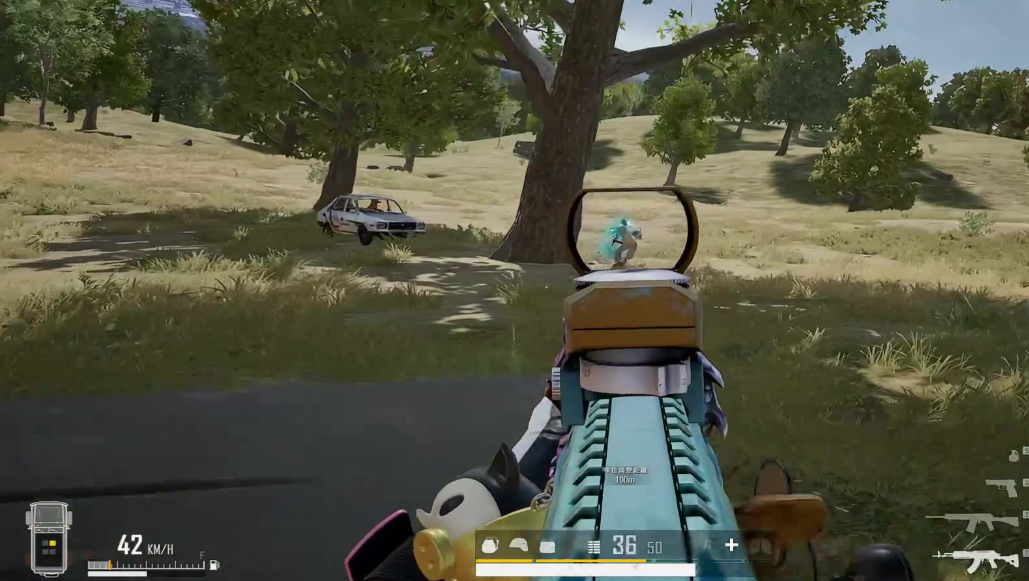Select the helmet equipment icon

pyautogui.click(x=519, y=546)
